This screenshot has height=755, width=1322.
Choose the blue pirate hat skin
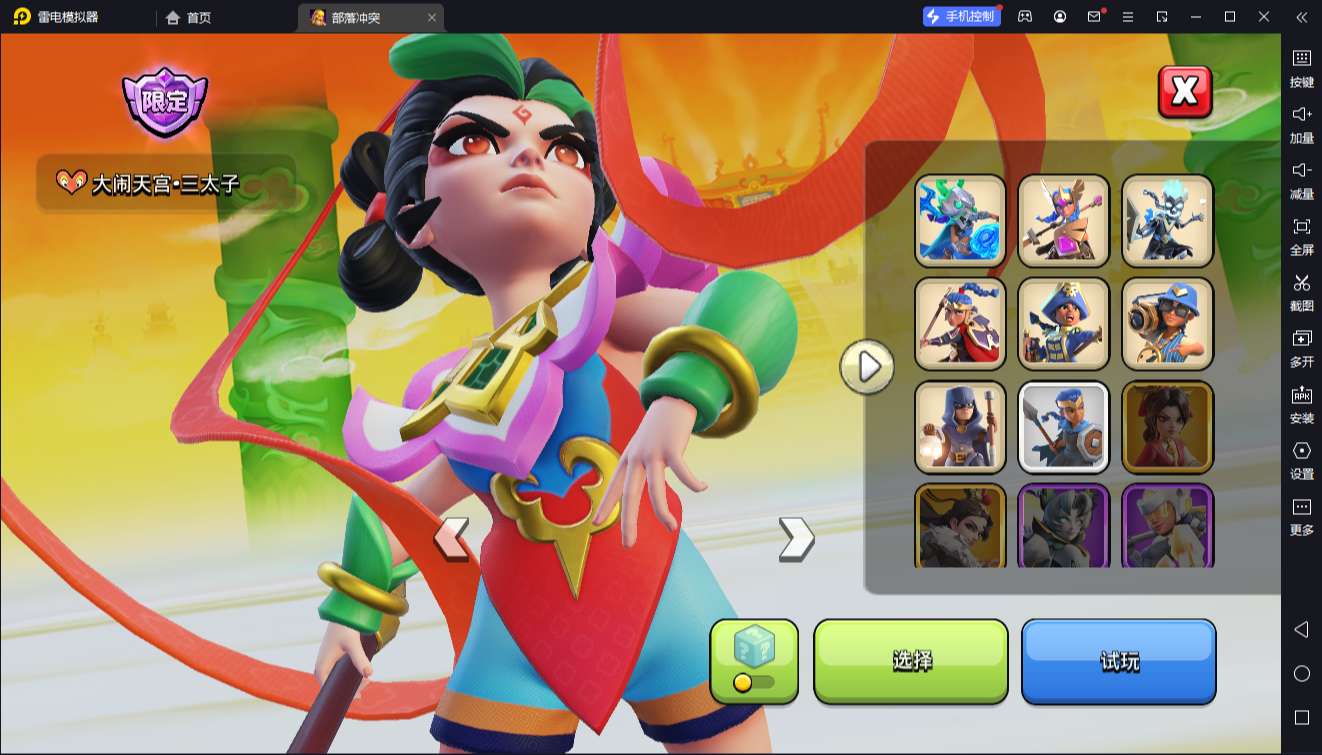[x=1063, y=324]
